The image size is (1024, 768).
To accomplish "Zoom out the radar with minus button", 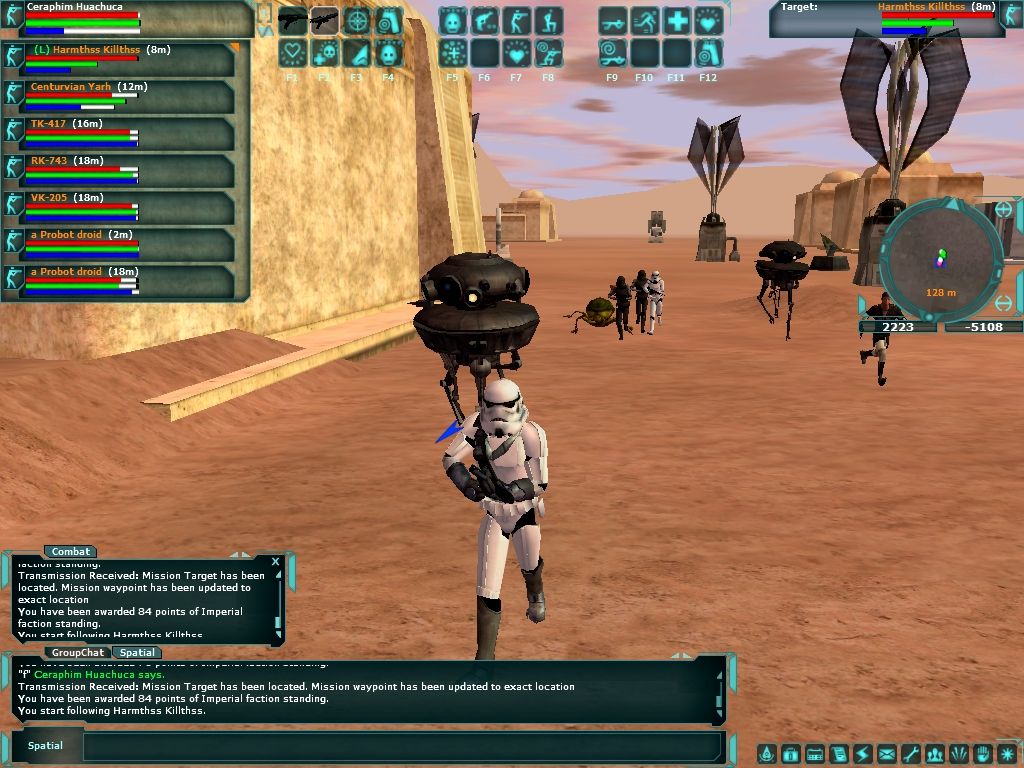I will (x=1006, y=303).
